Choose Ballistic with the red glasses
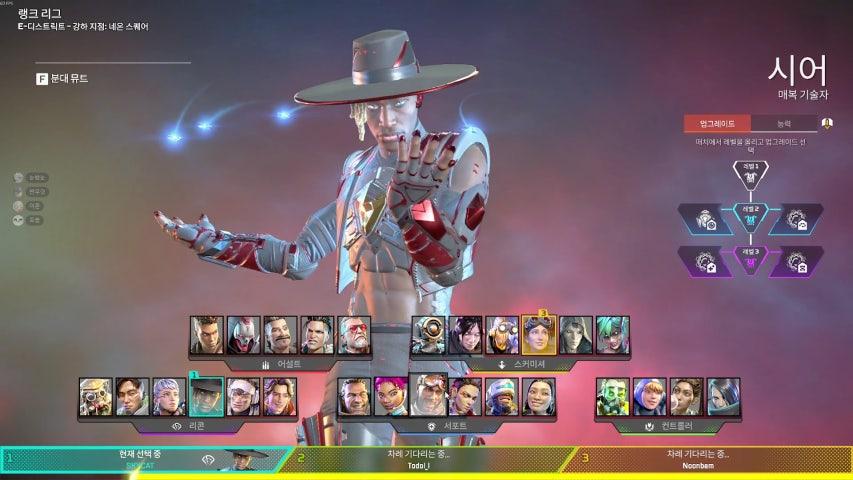Screen dimensions: 853x480 (x=354, y=335)
